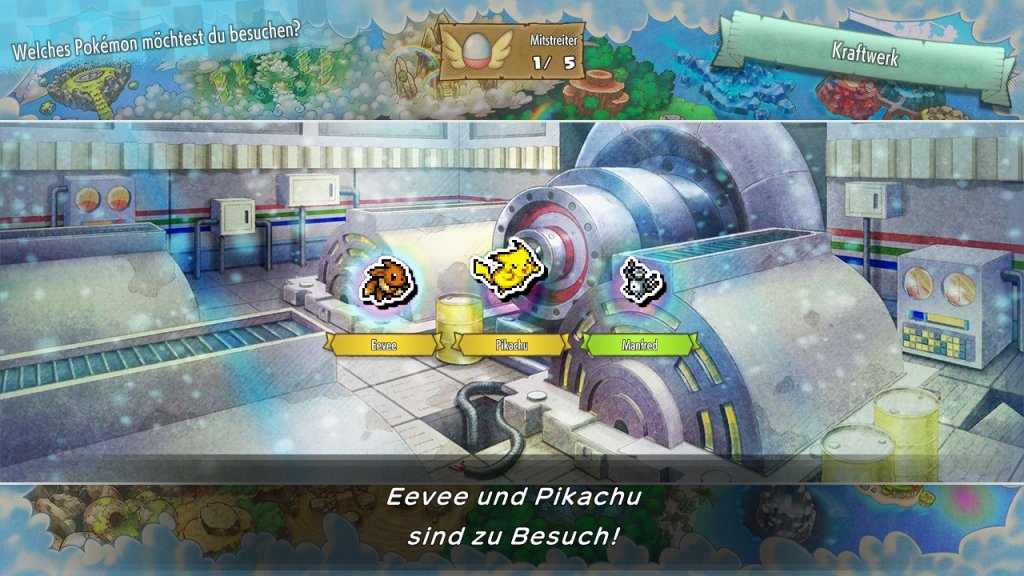
Task: Select the Pikachu name banner
Action: coord(511,344)
